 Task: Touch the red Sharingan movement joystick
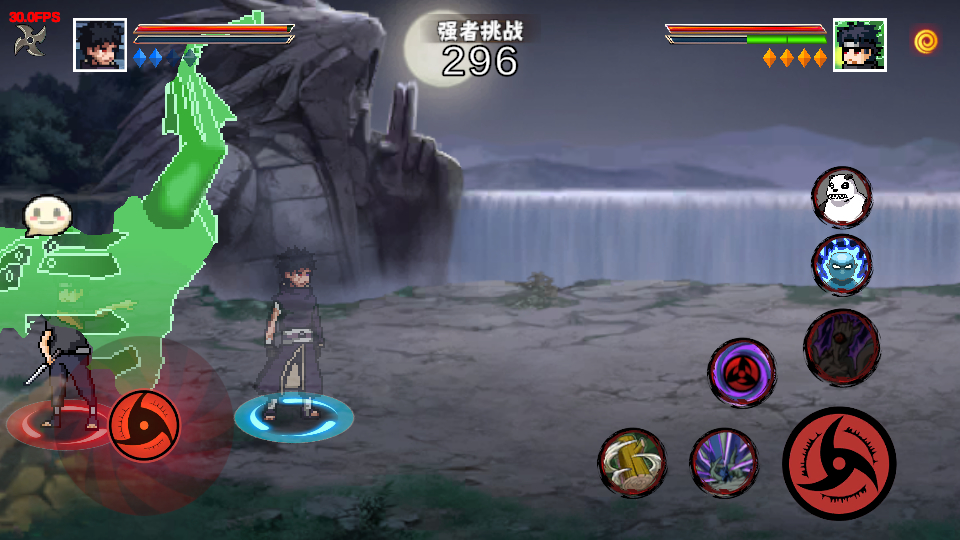tap(144, 425)
